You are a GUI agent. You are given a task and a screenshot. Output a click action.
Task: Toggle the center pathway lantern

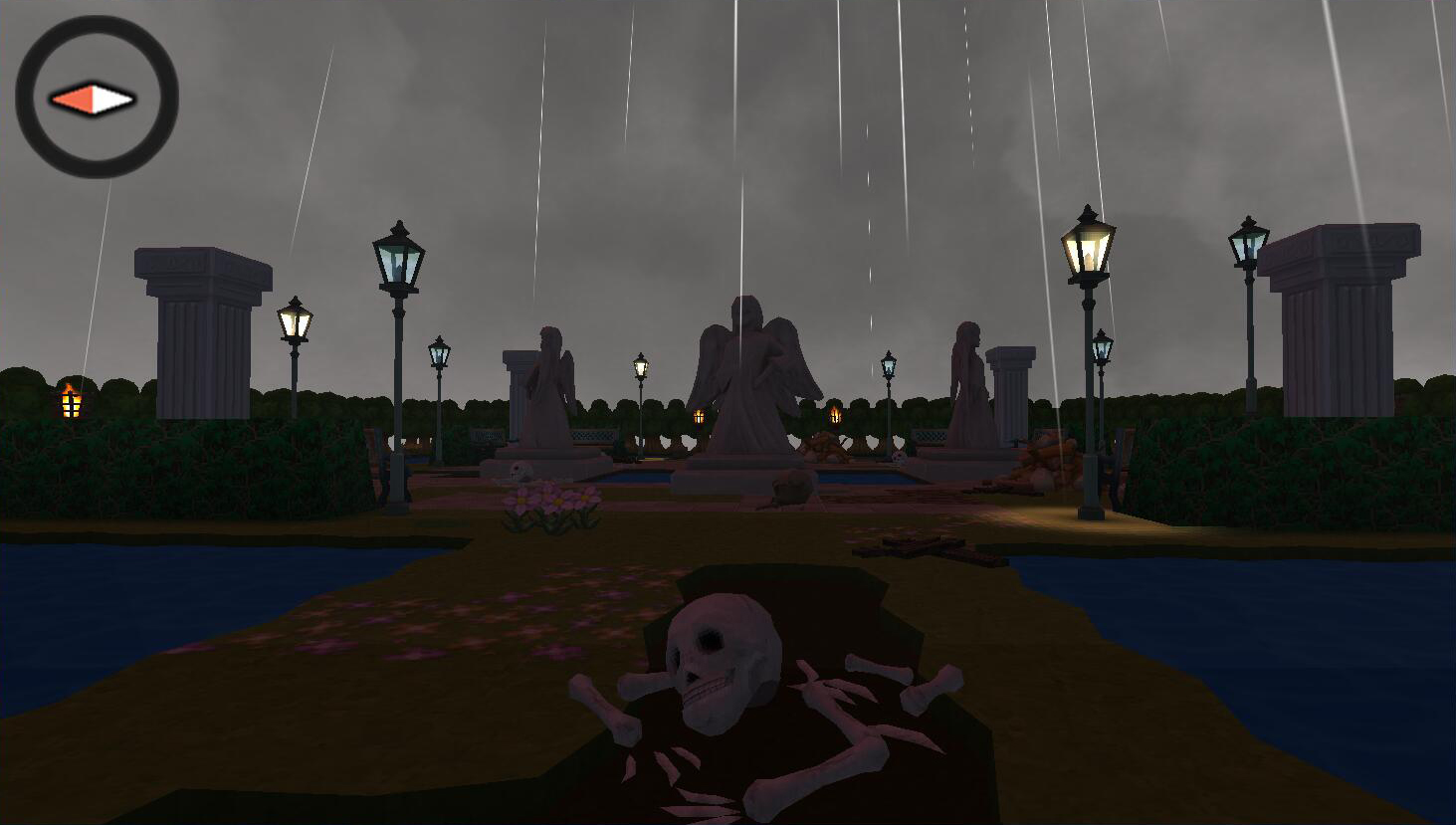(642, 368)
